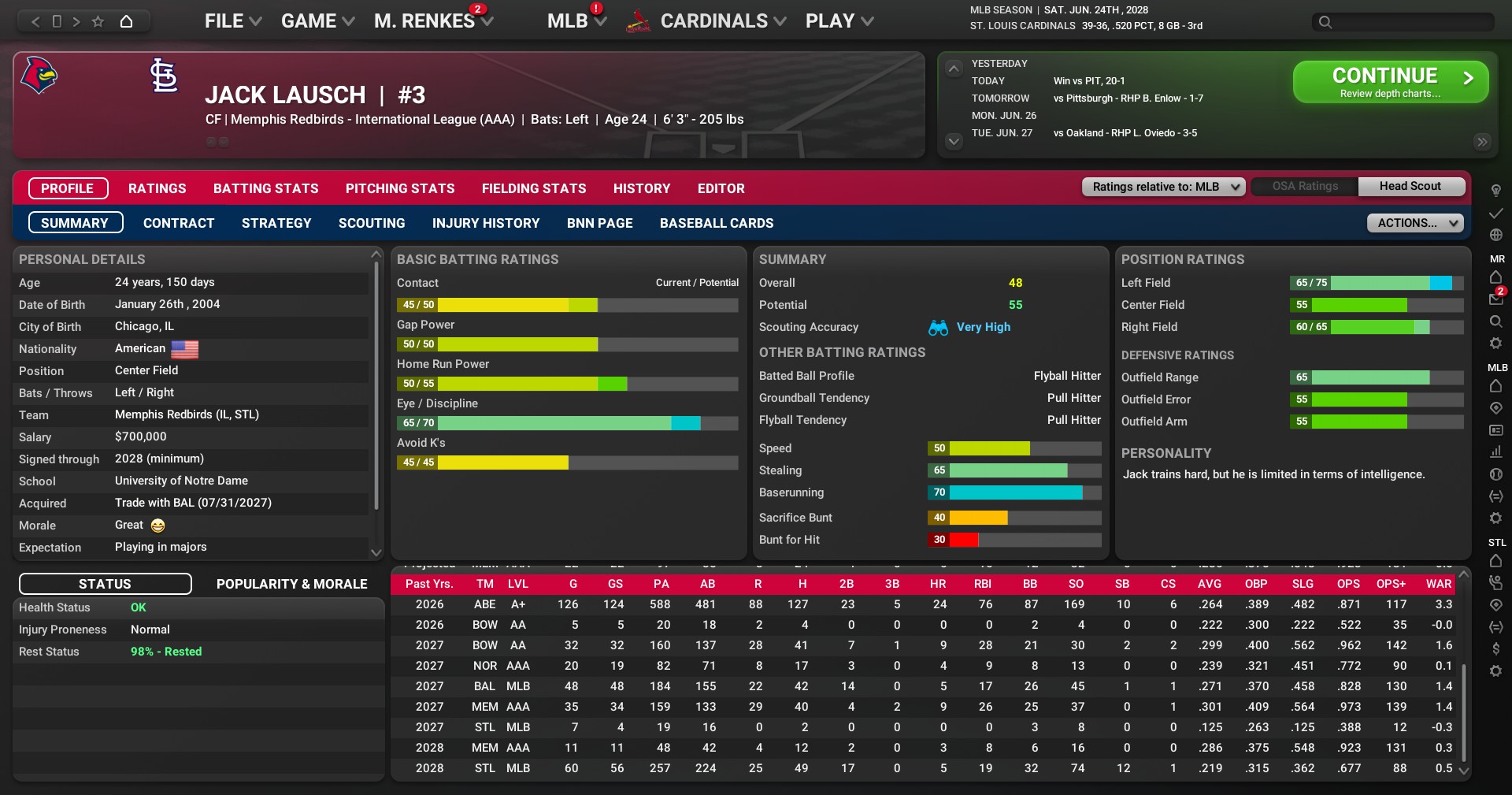
Task: Click the green Continue button
Action: pyautogui.click(x=1390, y=82)
